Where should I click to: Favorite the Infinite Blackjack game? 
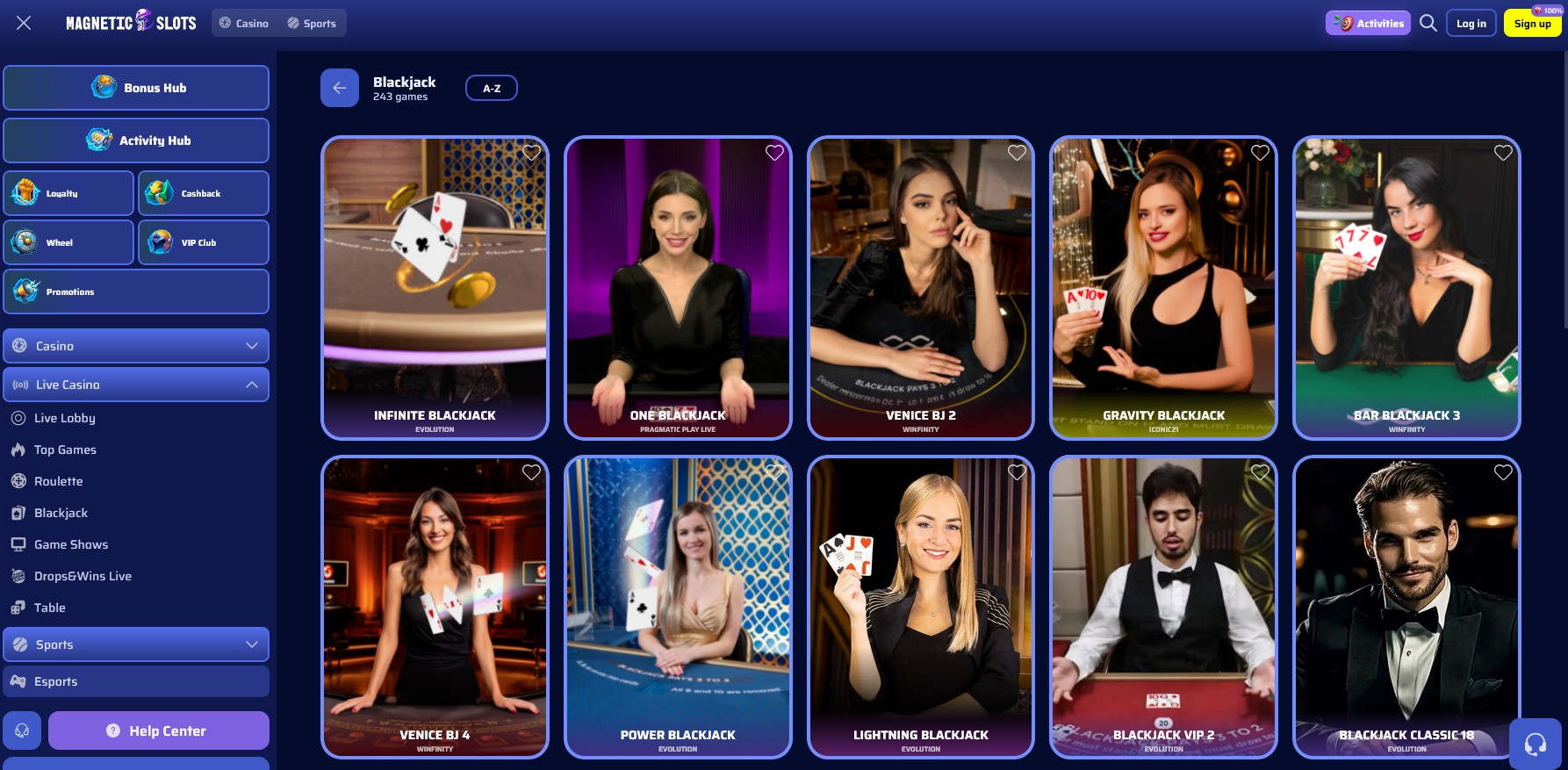(530, 152)
